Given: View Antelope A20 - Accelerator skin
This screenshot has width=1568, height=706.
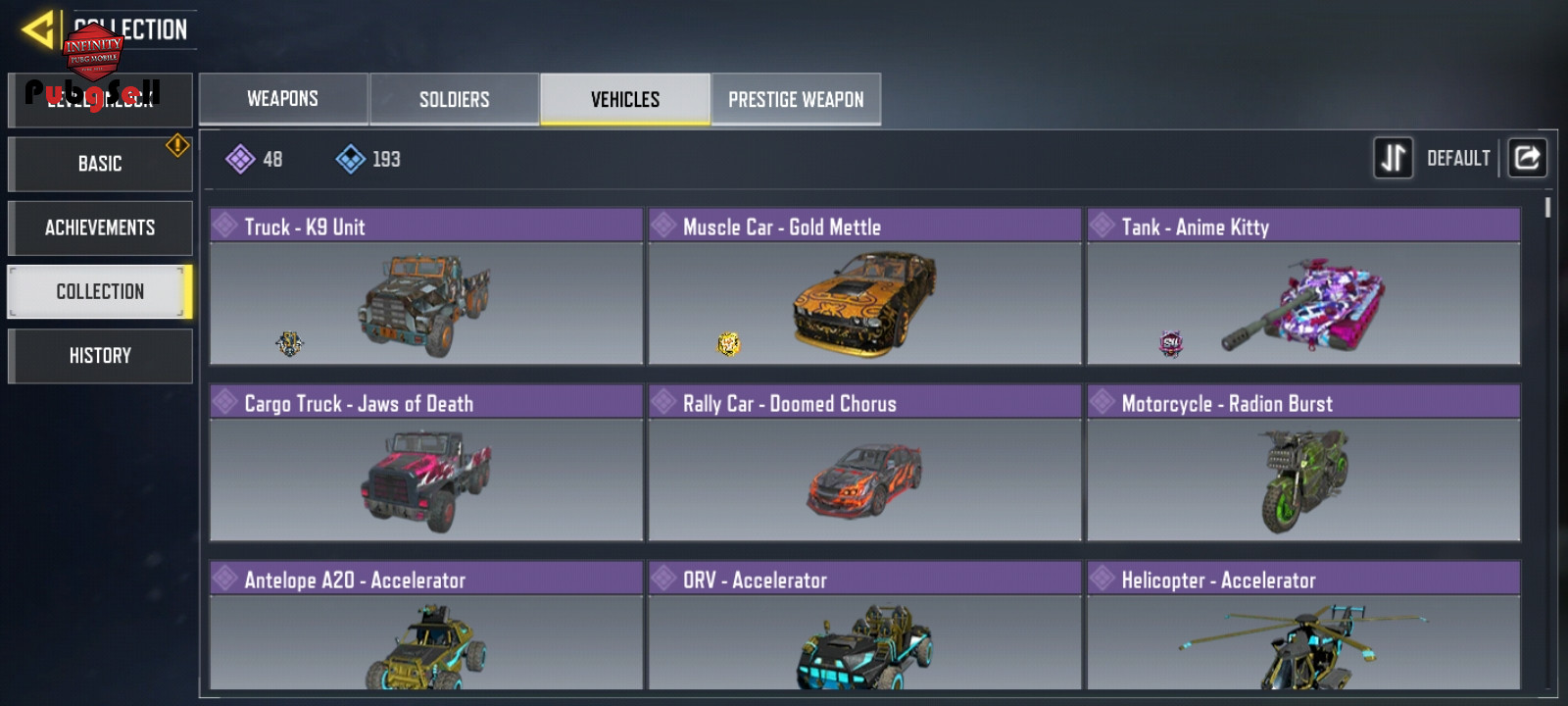Looking at the screenshot, I should point(426,628).
